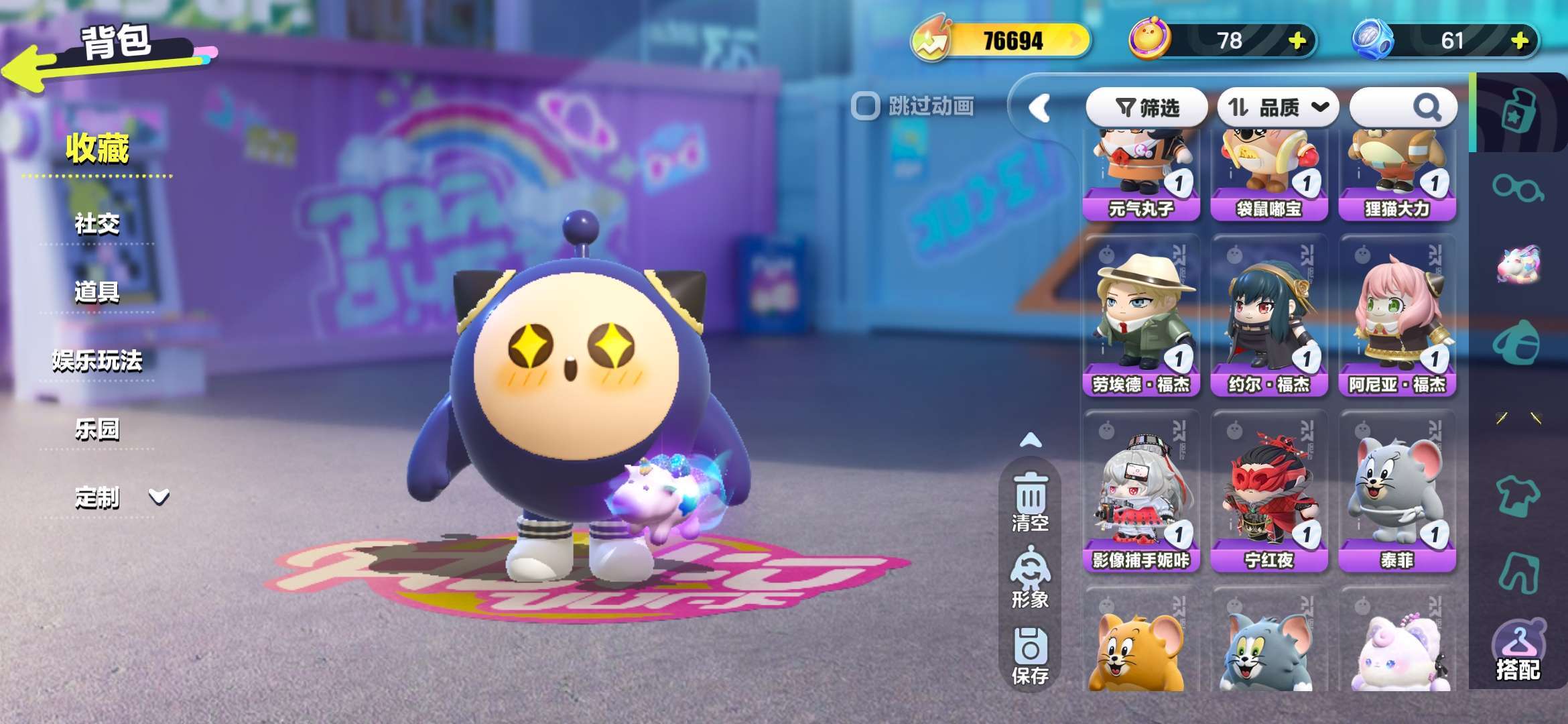Toggle the 跳过动画 checkbox

(x=865, y=106)
